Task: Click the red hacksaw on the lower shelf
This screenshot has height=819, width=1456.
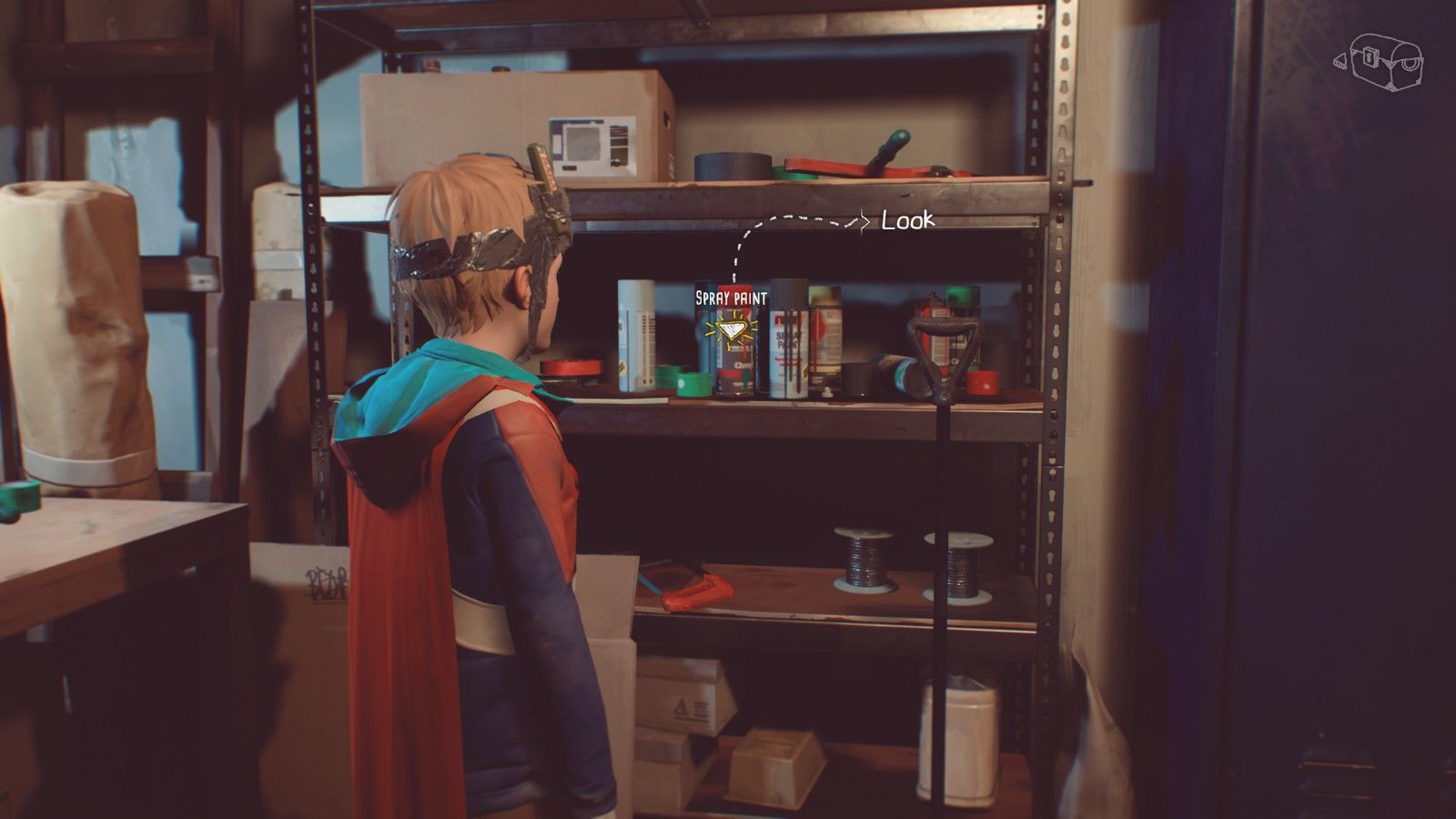Action: (696, 591)
